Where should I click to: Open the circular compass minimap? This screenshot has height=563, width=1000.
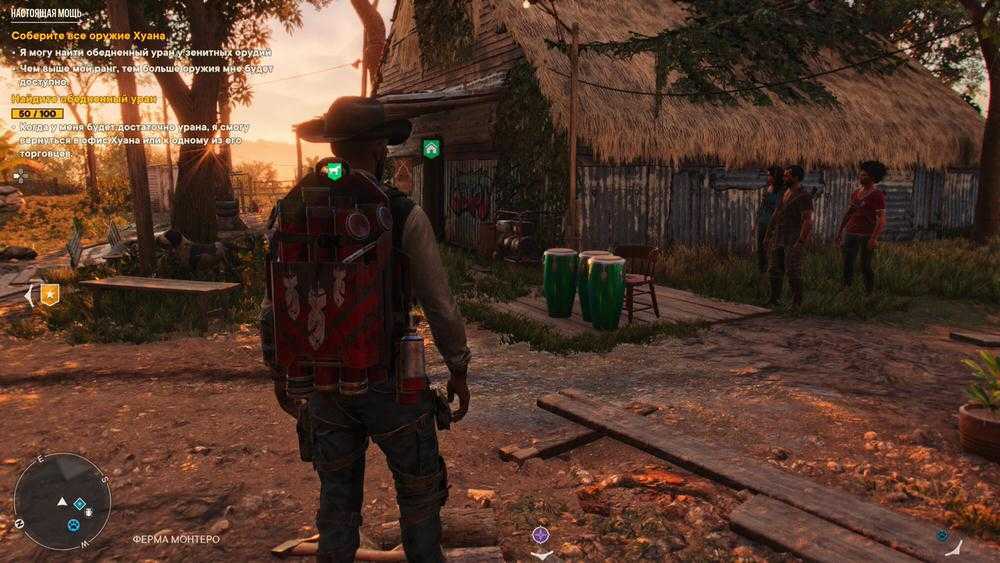click(62, 500)
